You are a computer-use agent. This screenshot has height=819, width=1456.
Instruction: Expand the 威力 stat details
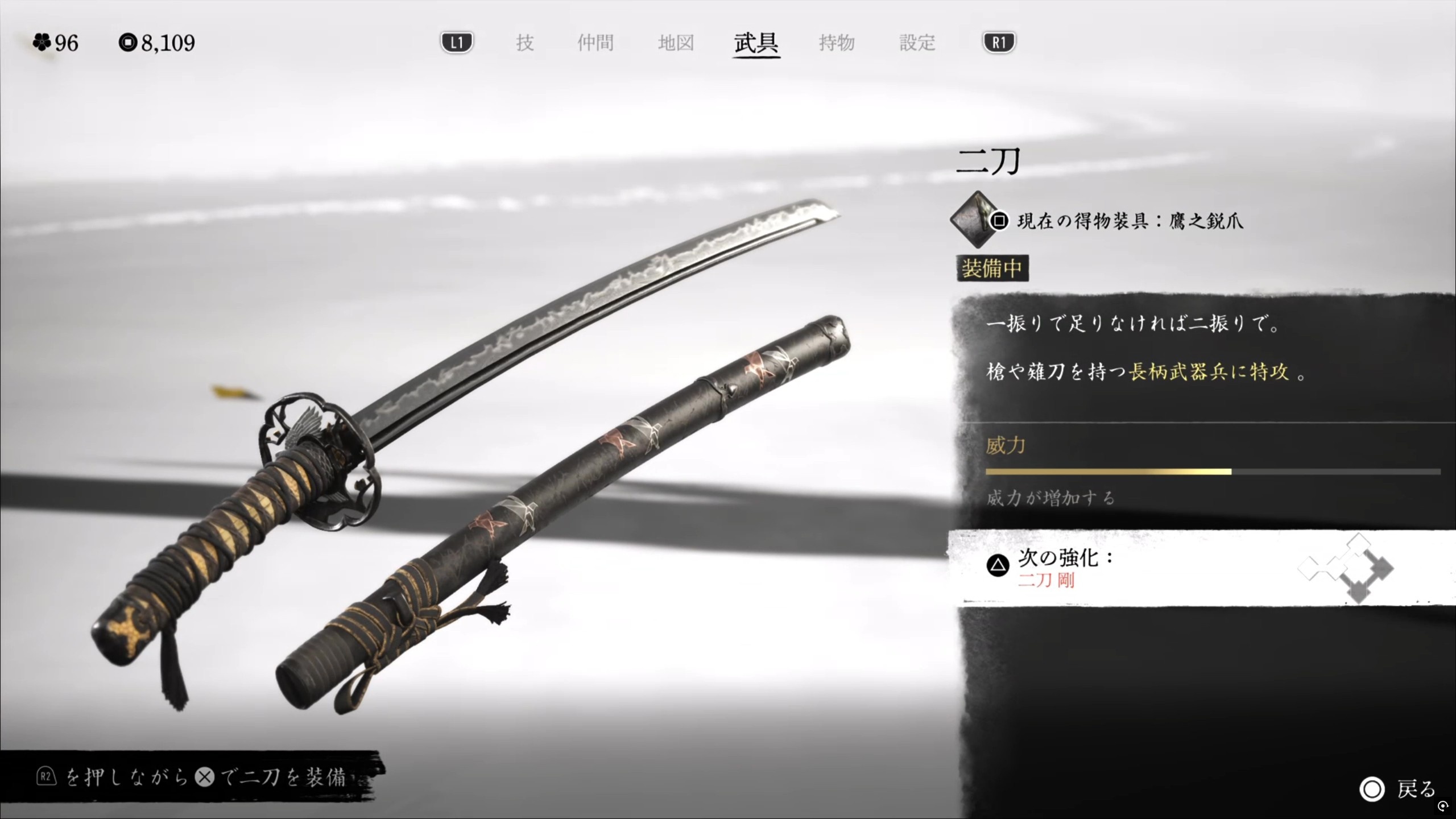click(x=1004, y=446)
